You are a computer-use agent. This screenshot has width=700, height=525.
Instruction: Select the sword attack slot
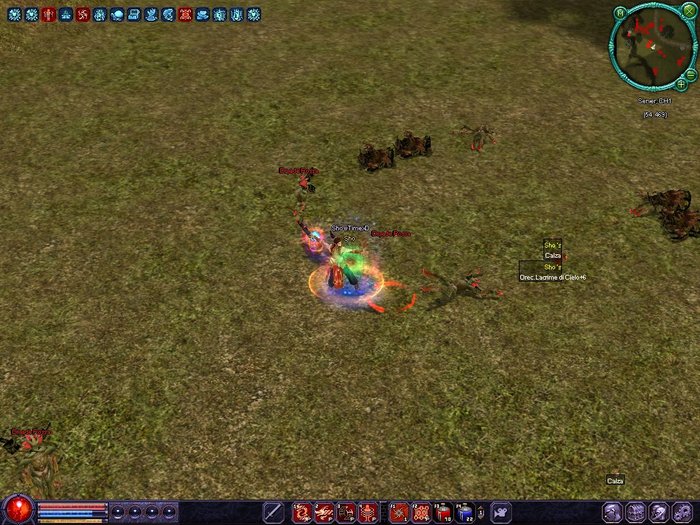(x=272, y=513)
